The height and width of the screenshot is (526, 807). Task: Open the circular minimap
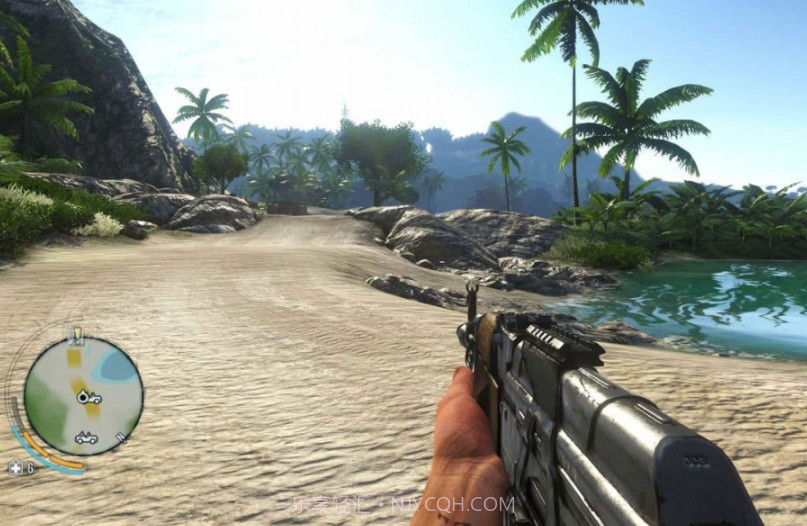pyautogui.click(x=83, y=396)
